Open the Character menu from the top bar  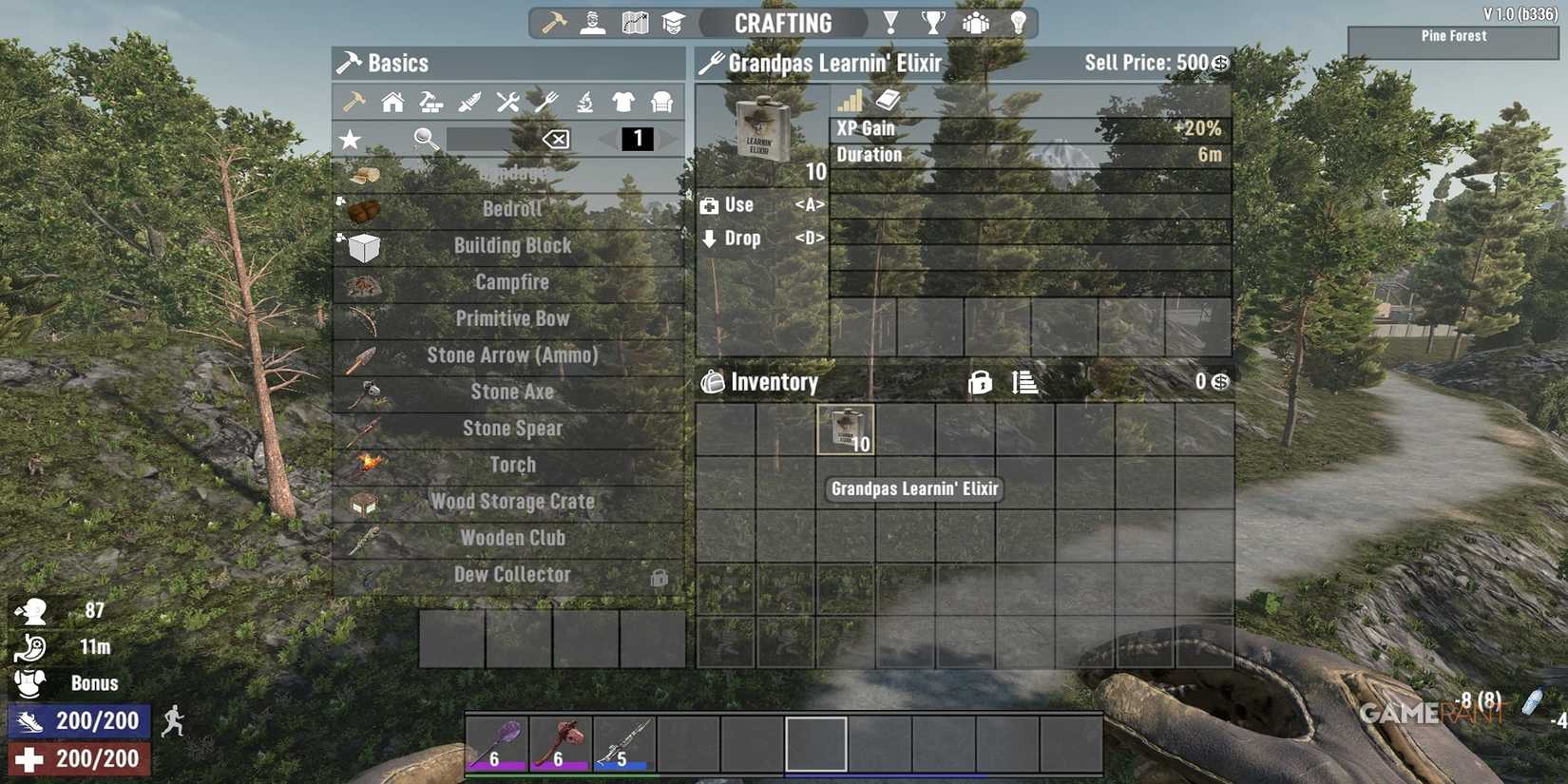click(x=592, y=22)
